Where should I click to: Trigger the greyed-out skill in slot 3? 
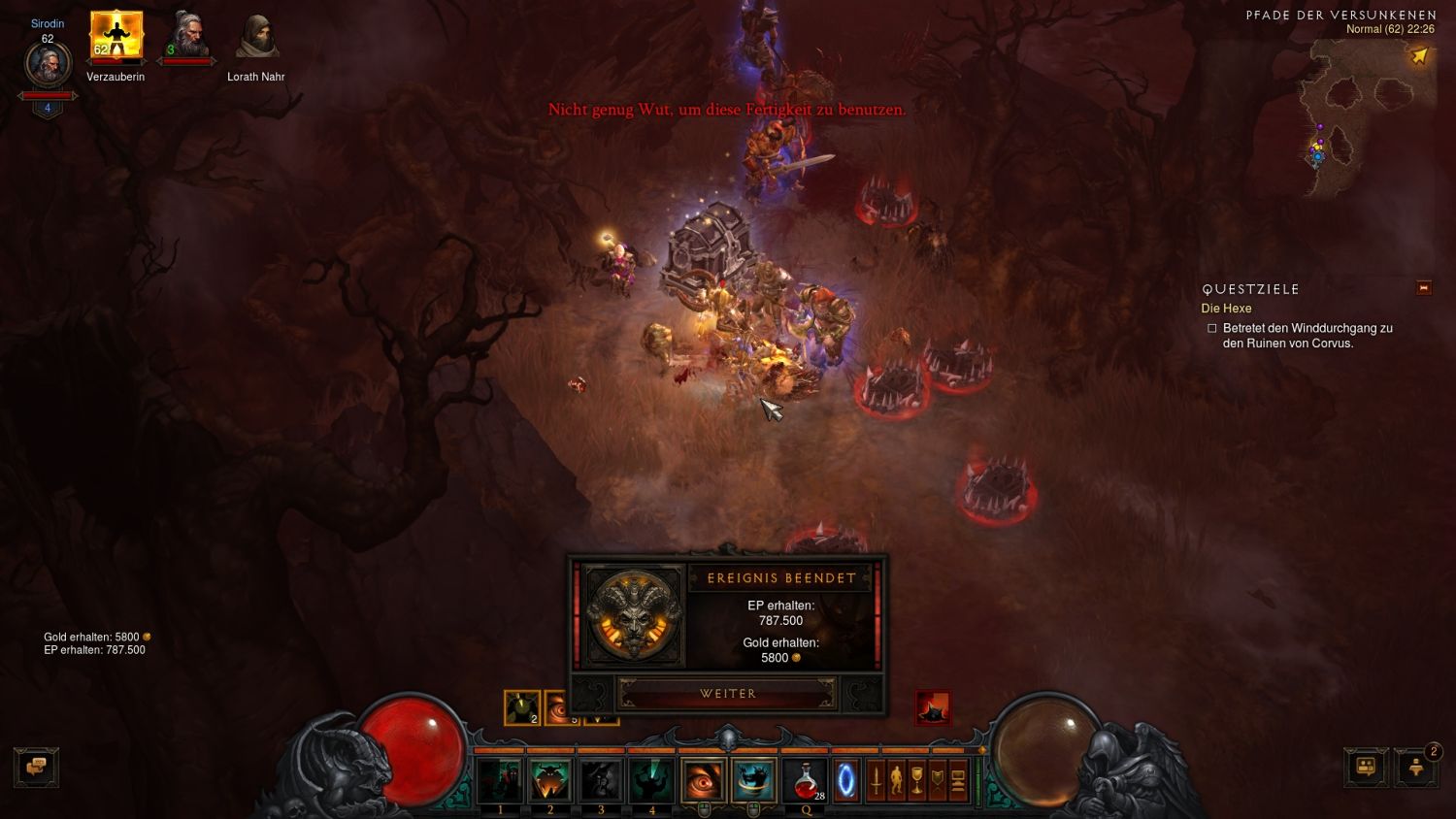(x=601, y=780)
